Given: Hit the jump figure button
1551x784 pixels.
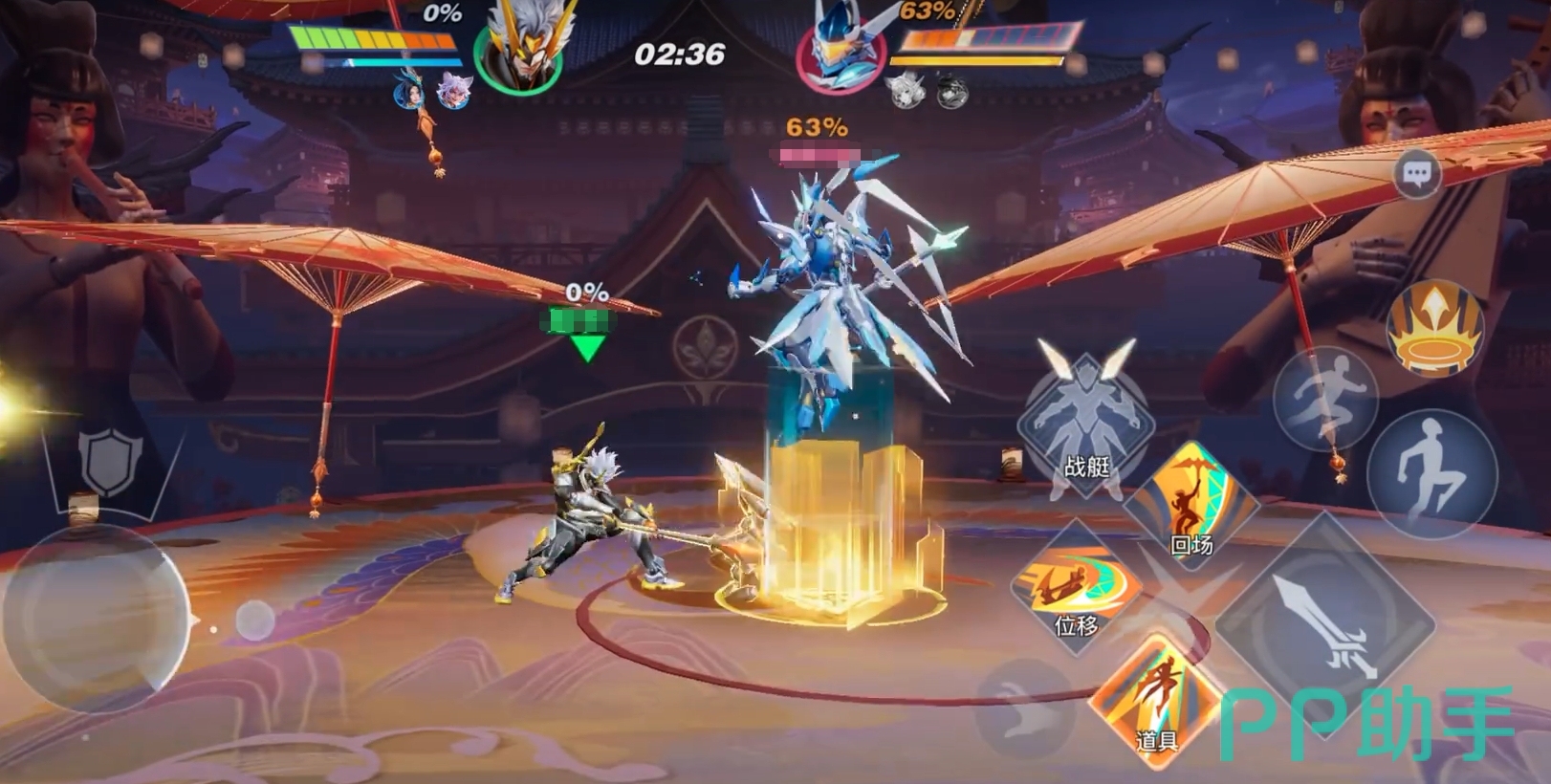Looking at the screenshot, I should (x=1431, y=474).
